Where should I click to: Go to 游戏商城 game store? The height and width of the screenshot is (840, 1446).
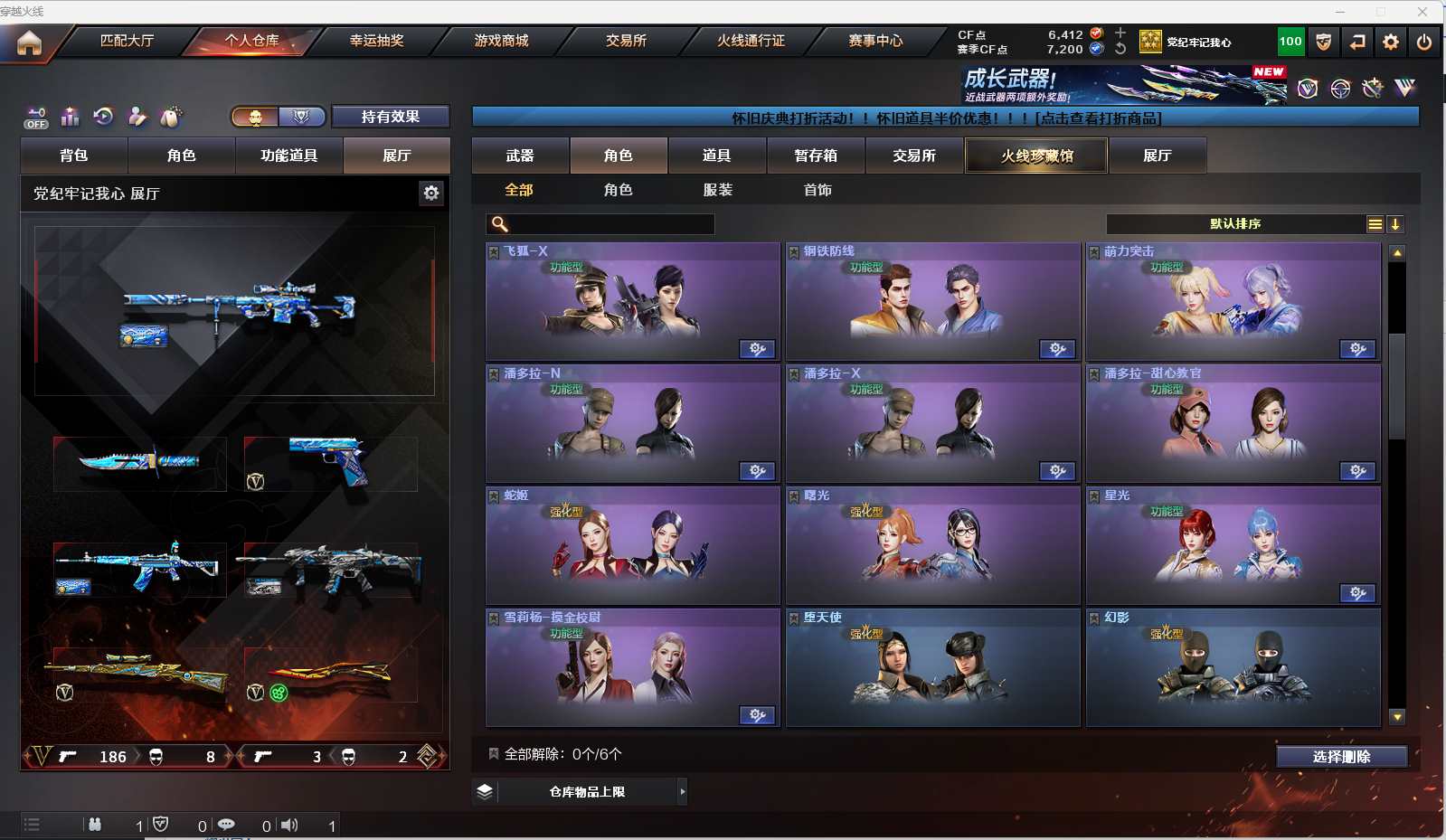(x=501, y=41)
